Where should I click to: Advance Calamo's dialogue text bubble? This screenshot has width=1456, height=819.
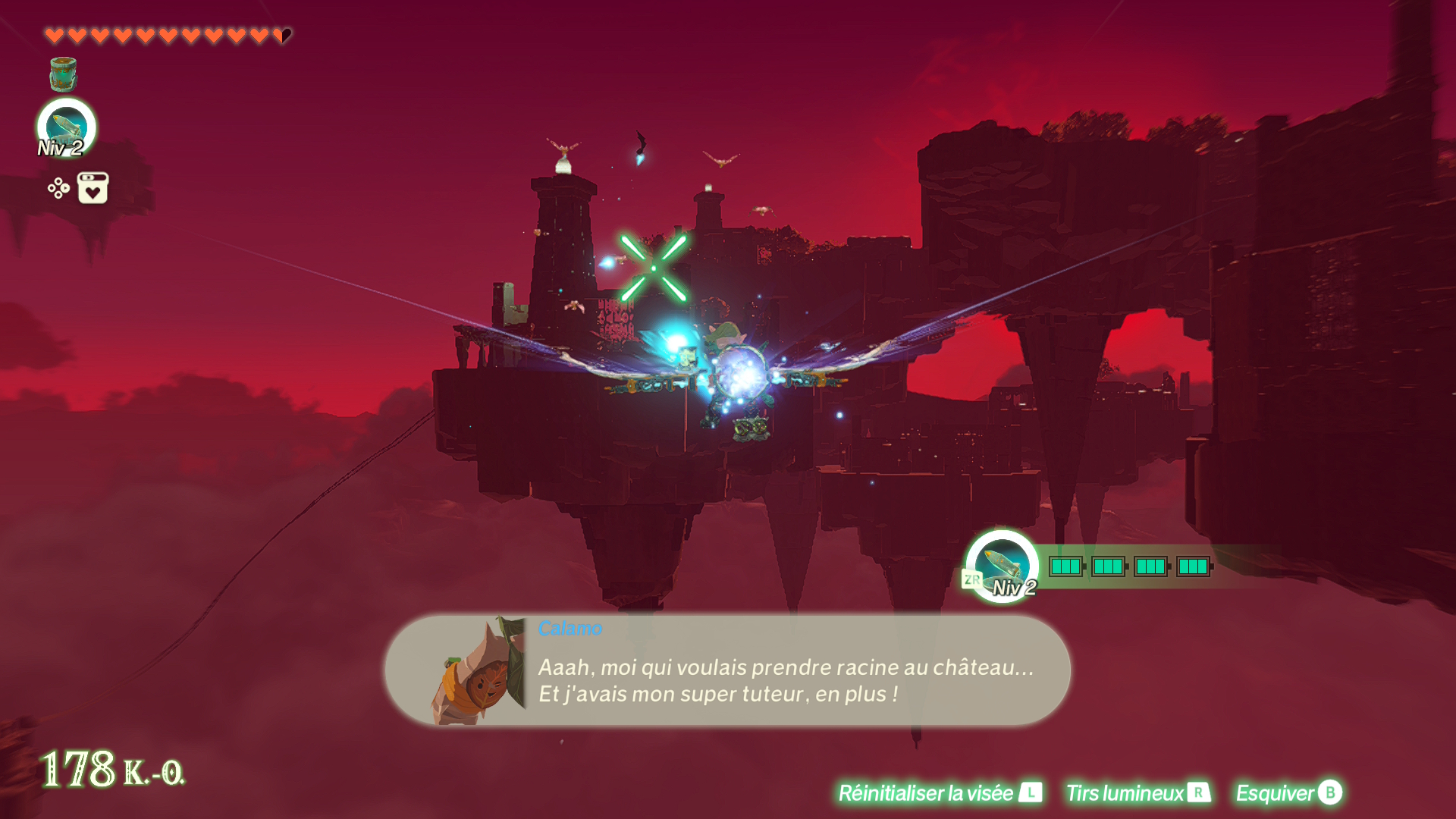tap(785, 679)
